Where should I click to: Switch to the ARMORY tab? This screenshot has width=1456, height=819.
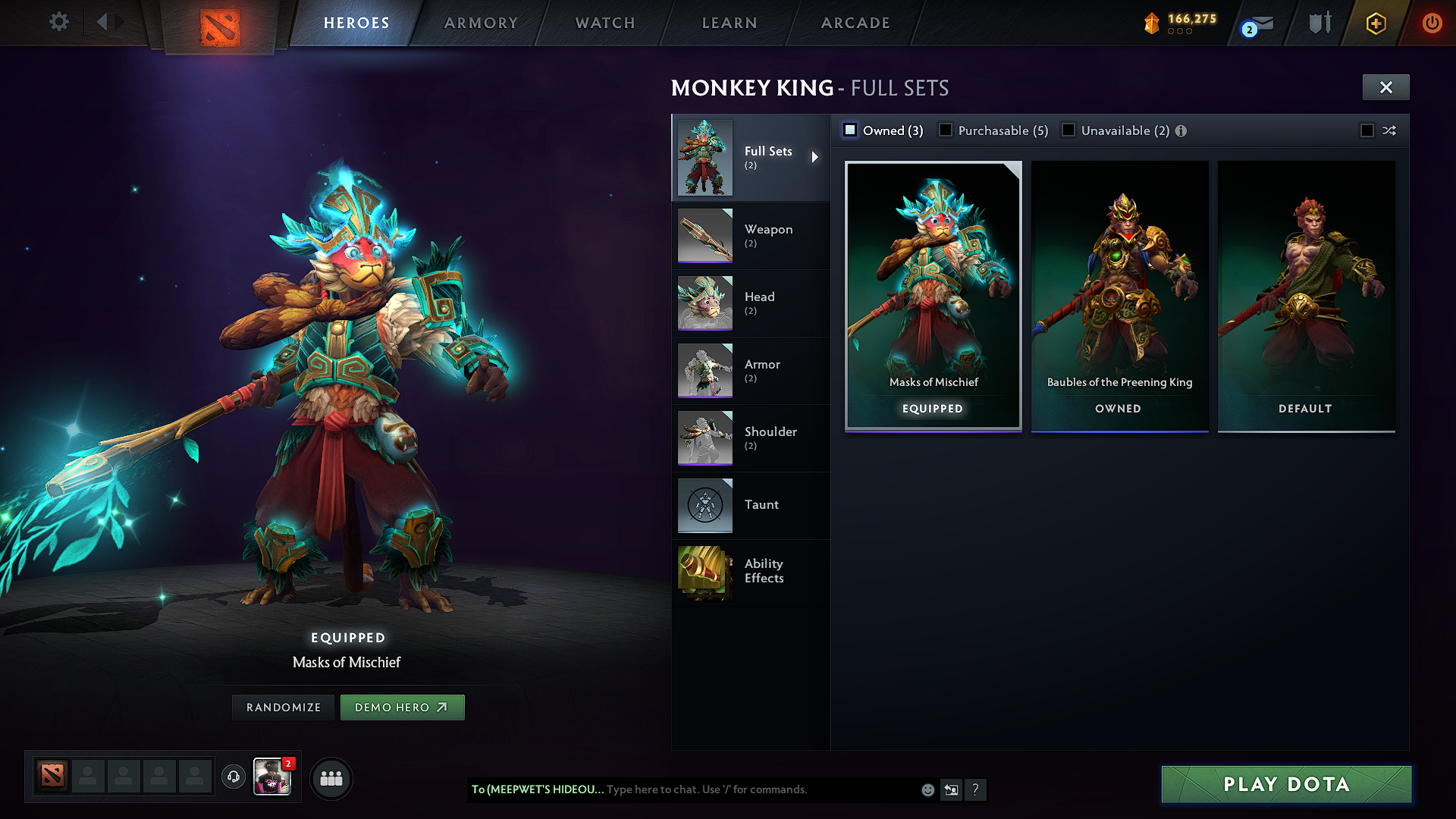pos(480,23)
